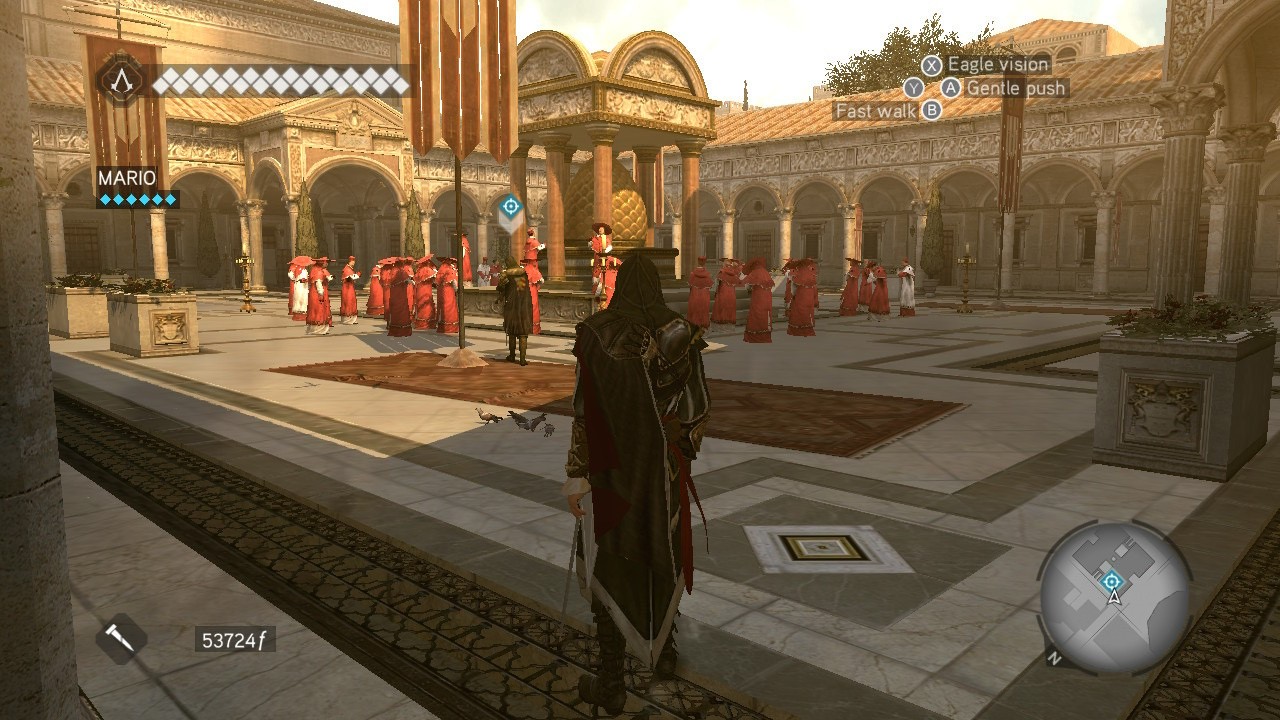Click the objective target marker above the crowd
The height and width of the screenshot is (720, 1280).
point(510,207)
